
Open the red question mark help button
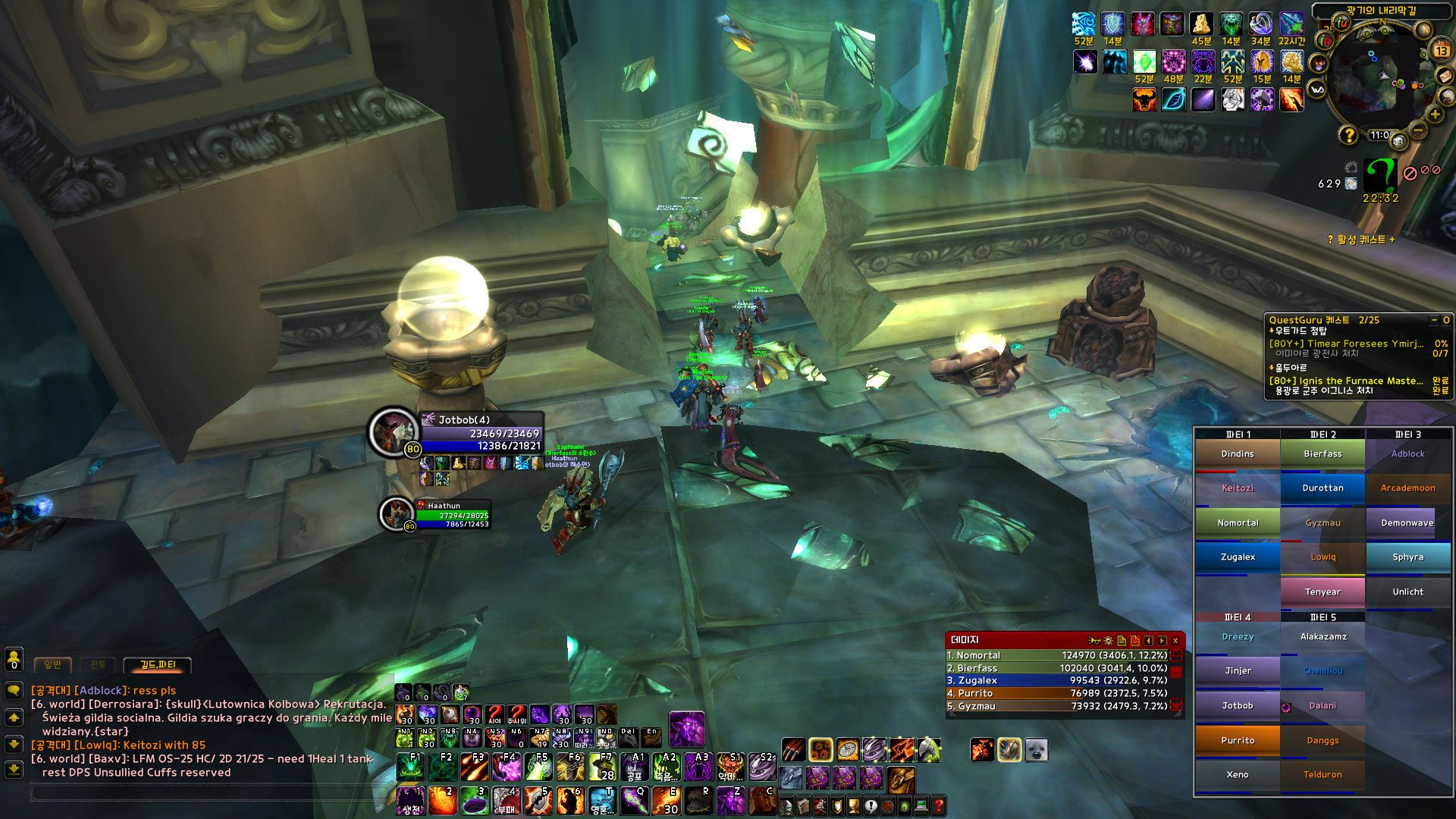(938, 805)
